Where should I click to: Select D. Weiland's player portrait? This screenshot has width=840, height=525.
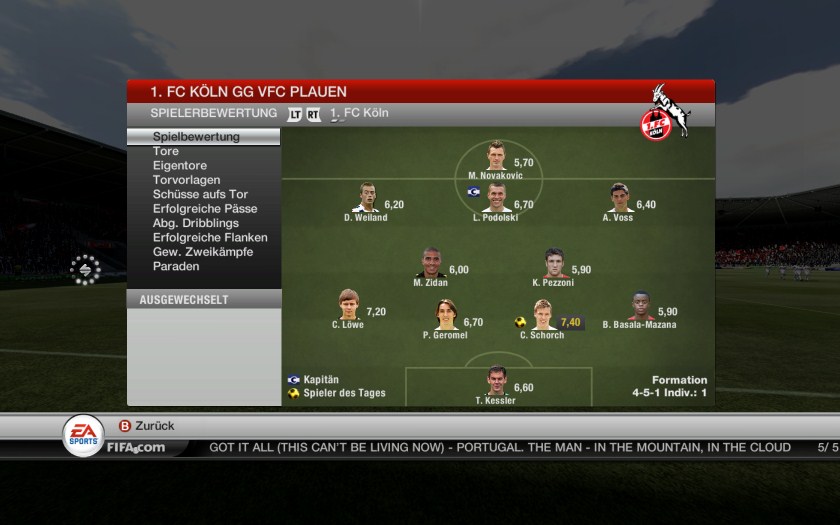point(366,198)
